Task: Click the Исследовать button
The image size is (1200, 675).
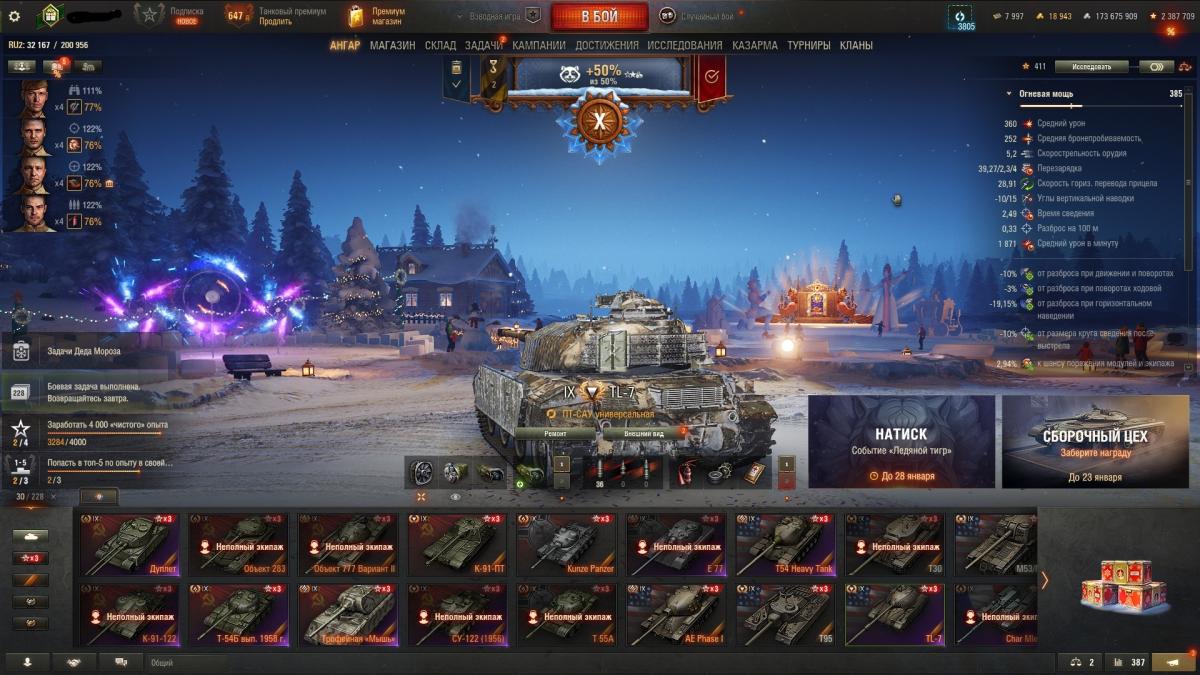Action: coord(1091,67)
